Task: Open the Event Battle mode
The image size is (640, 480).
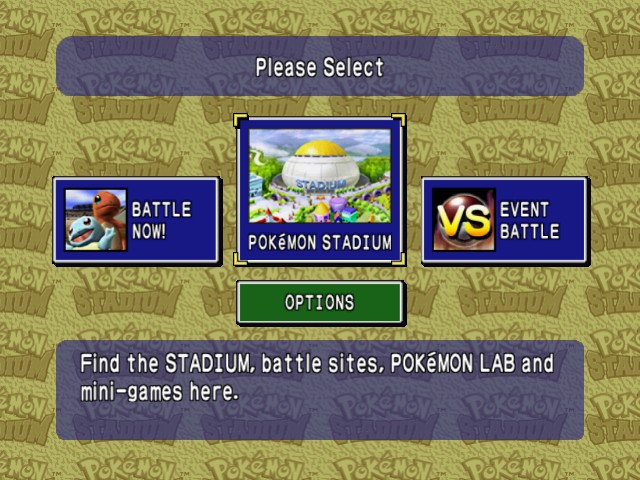Action: [x=504, y=220]
